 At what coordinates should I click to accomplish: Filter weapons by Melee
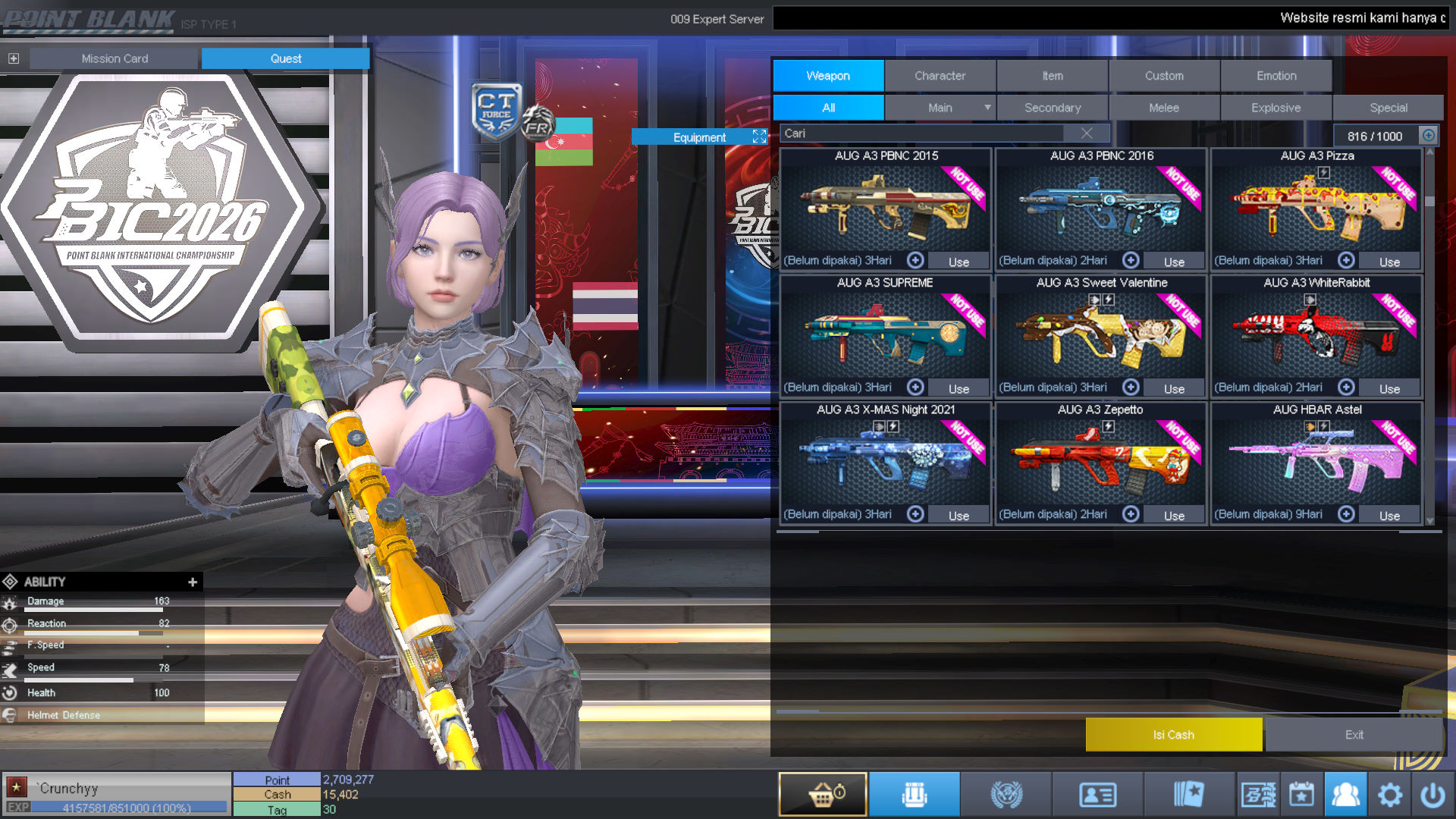(x=1164, y=108)
